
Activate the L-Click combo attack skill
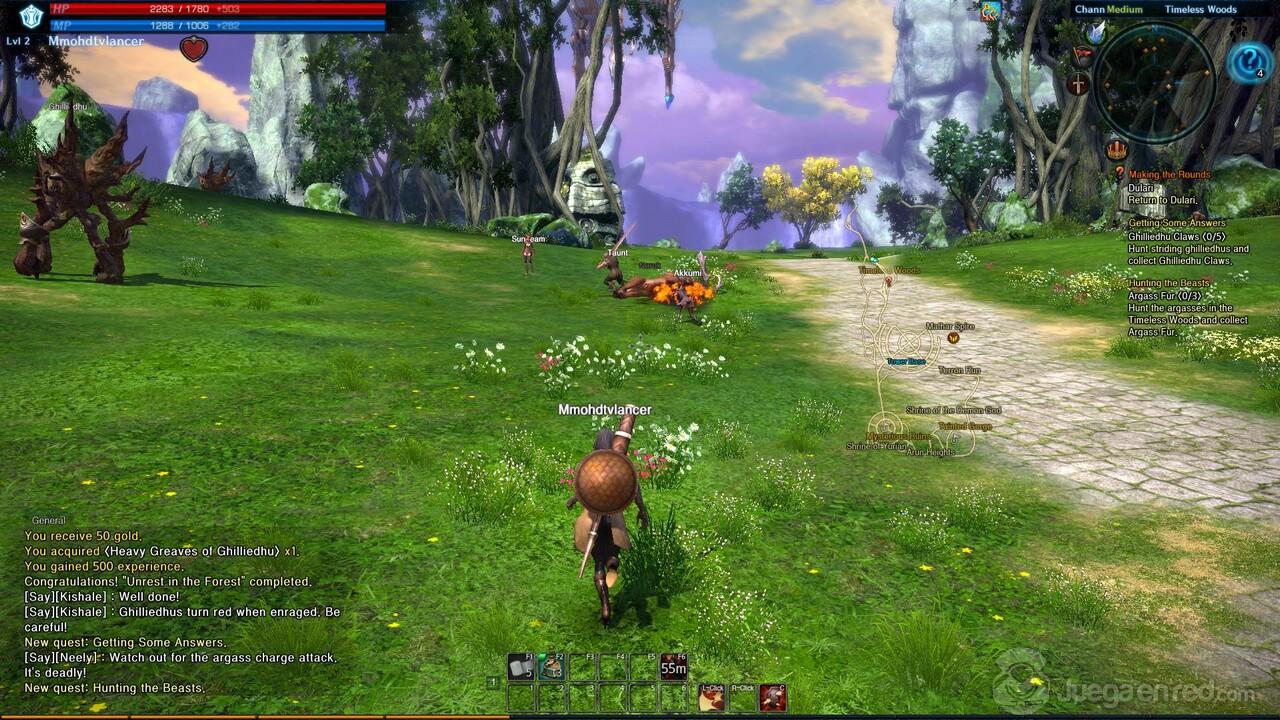pyautogui.click(x=711, y=697)
